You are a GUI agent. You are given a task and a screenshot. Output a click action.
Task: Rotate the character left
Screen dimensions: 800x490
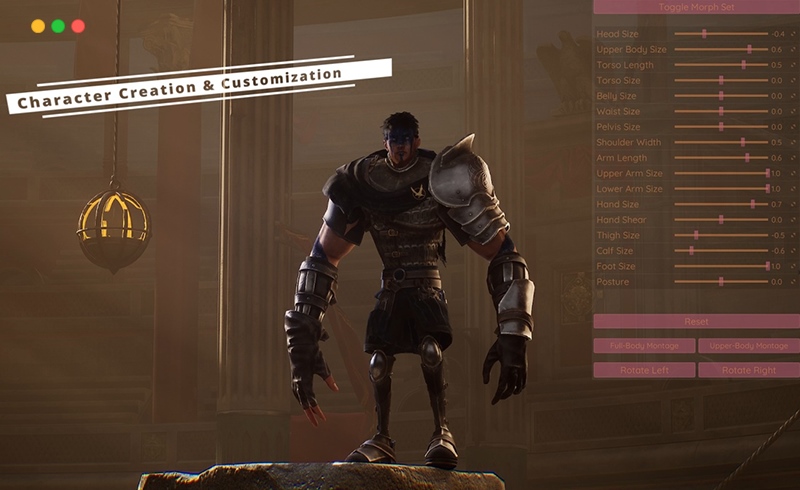tap(644, 370)
